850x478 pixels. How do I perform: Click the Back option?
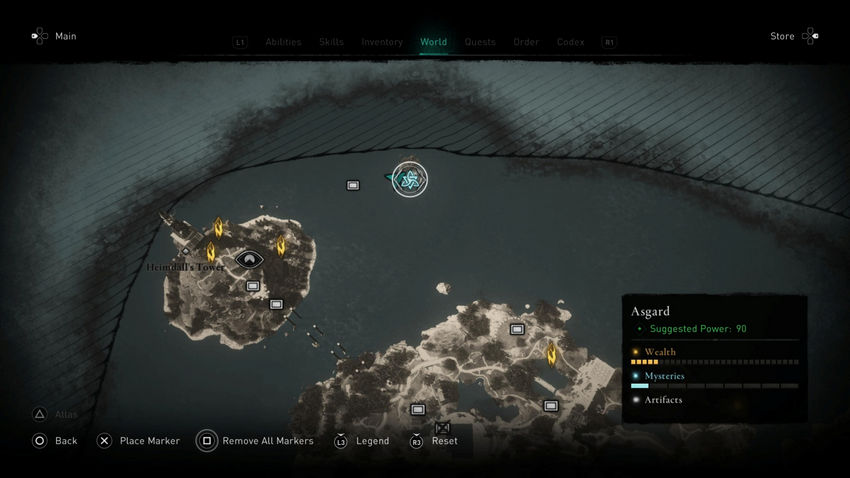click(55, 441)
